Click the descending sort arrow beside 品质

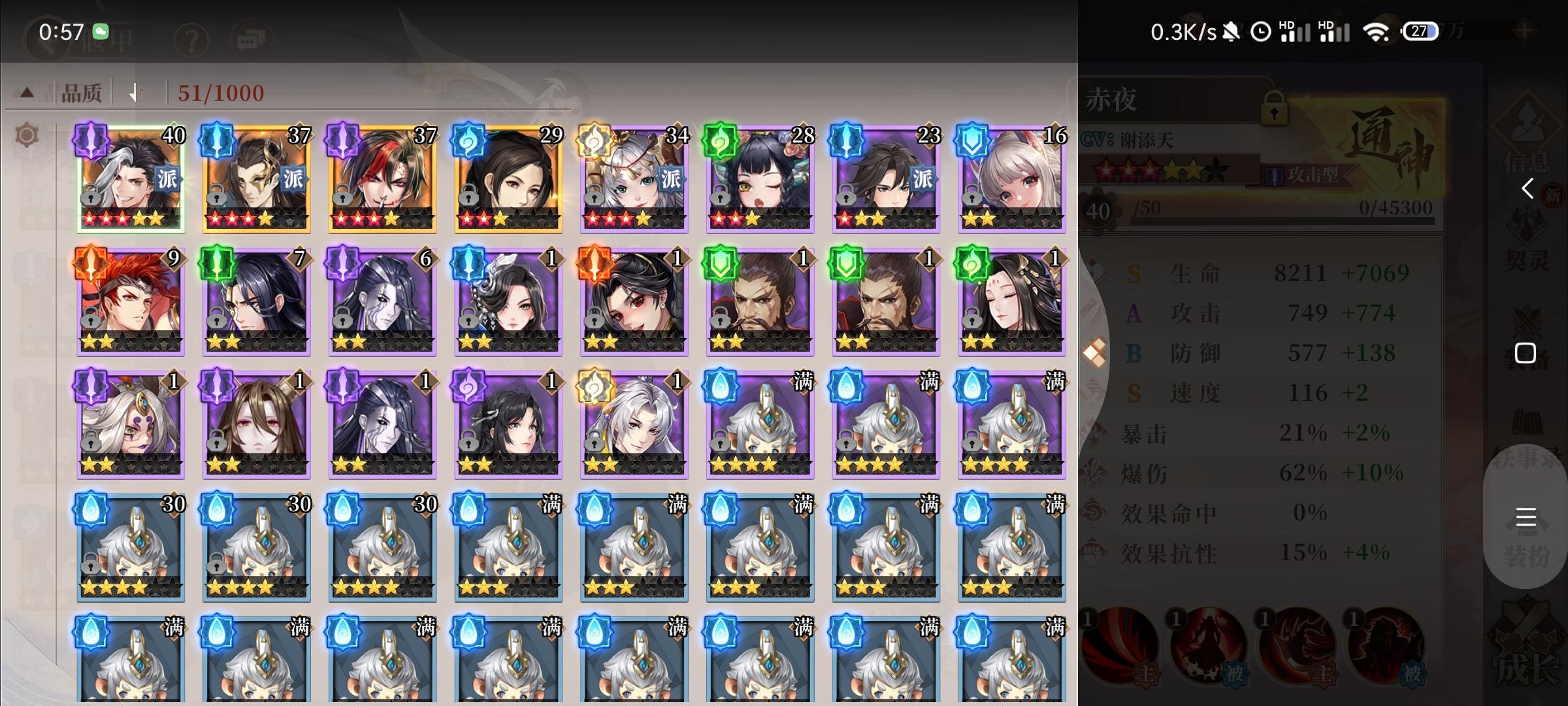pos(136,92)
